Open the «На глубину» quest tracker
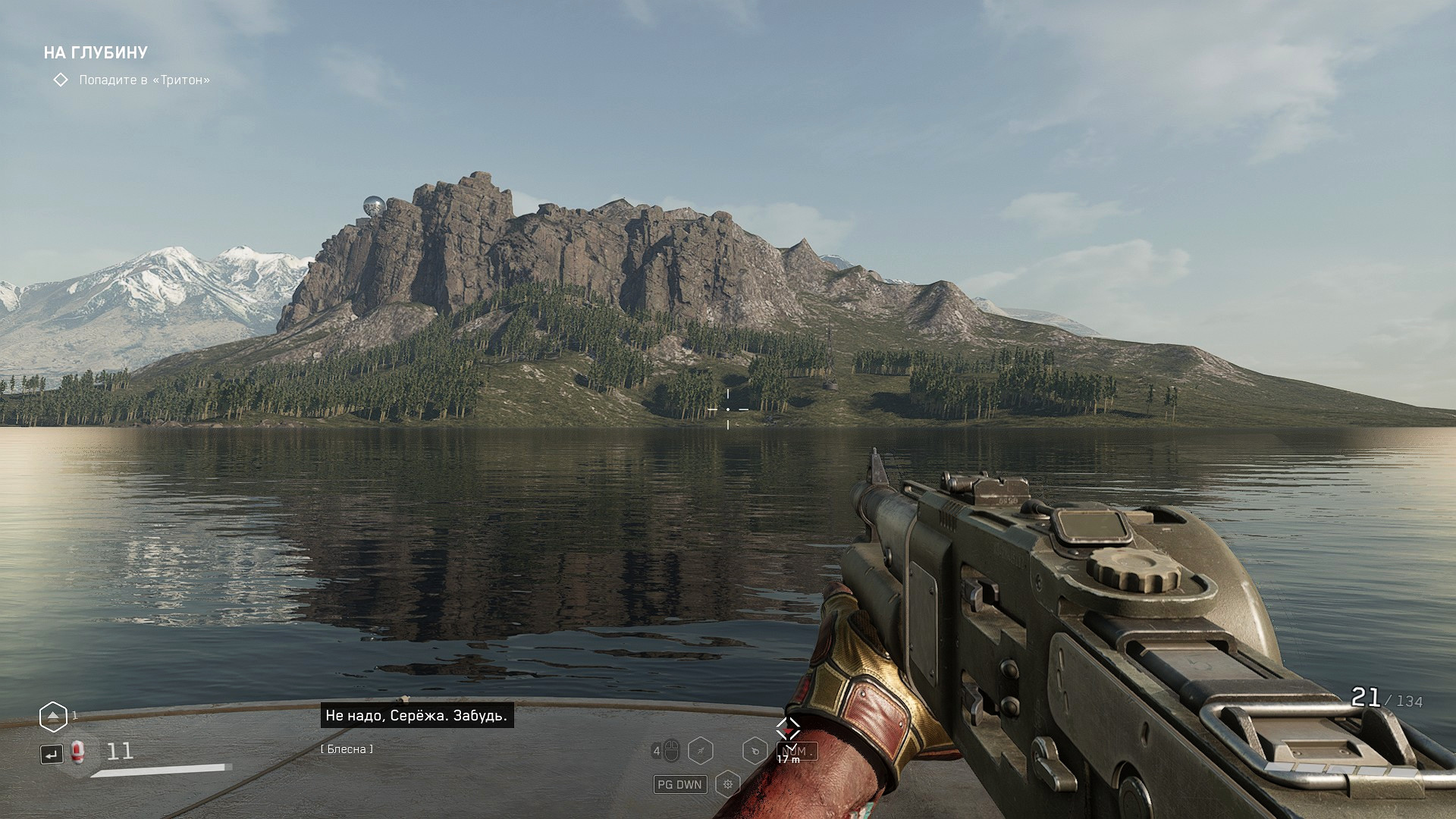The width and height of the screenshot is (1456, 819). (96, 52)
